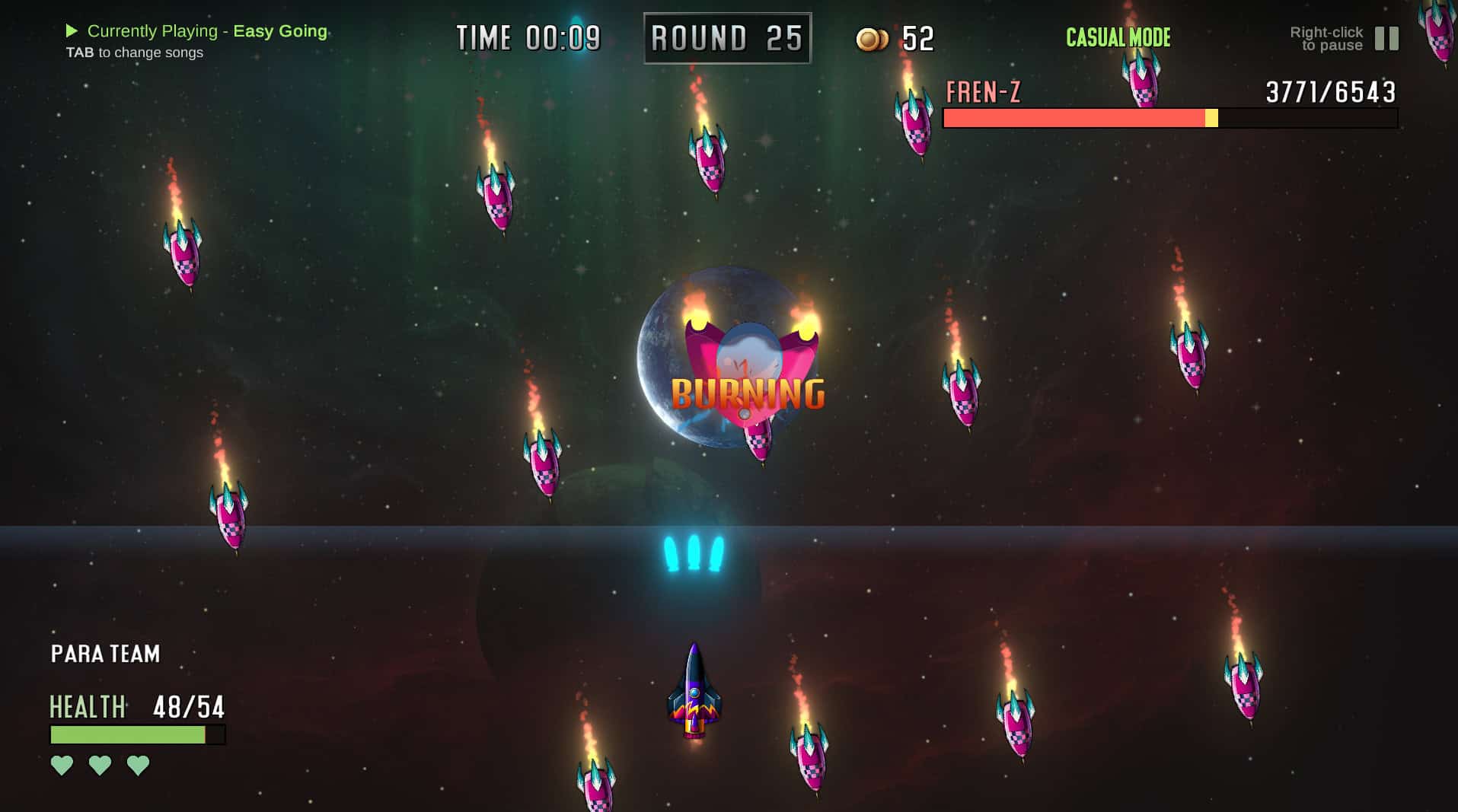Screen dimensions: 1458x812
Task: Open the song selector via Easy Going label
Action: coord(281,31)
